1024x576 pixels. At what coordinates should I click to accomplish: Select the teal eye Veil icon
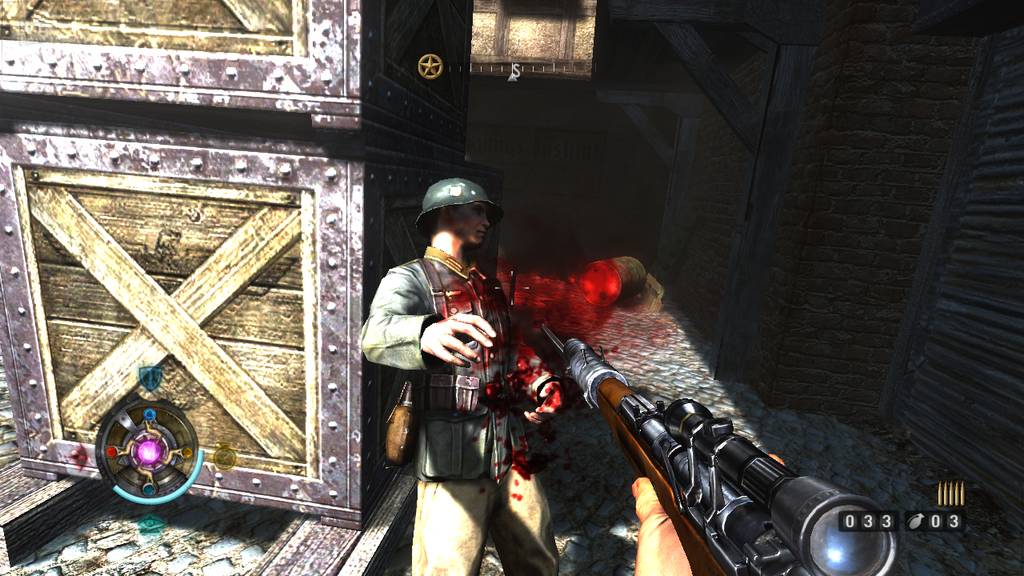click(x=151, y=524)
